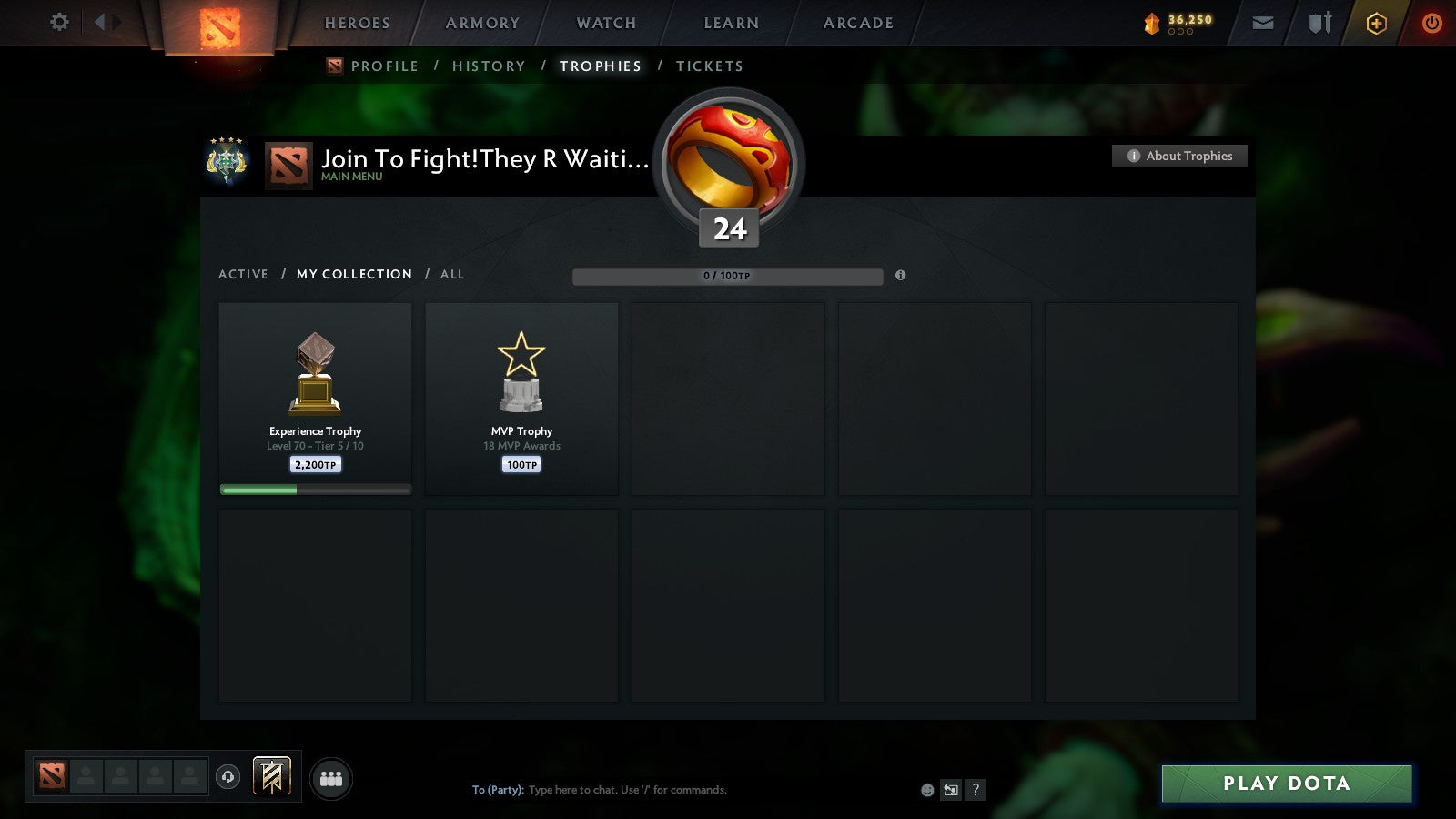Image resolution: width=1456 pixels, height=819 pixels.
Task: Click the Battle Pass emblem near the party slots
Action: [x=270, y=774]
